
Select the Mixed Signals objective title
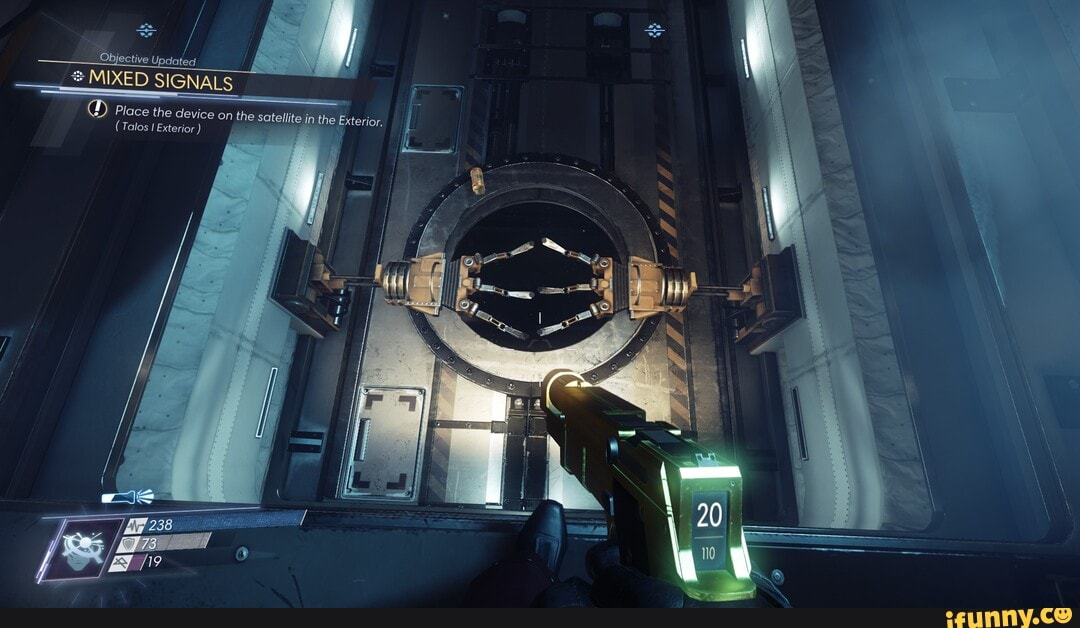point(160,80)
